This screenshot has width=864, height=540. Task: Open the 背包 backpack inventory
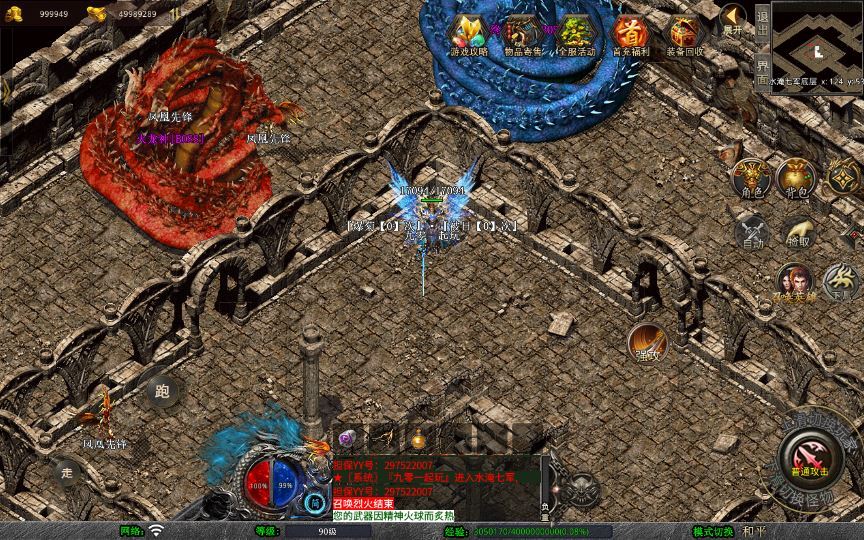pyautogui.click(x=797, y=178)
